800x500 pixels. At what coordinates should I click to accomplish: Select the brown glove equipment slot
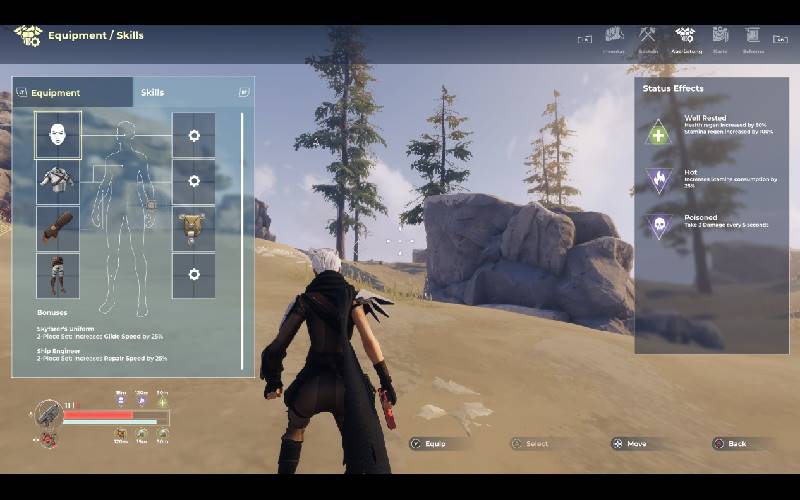pos(58,228)
